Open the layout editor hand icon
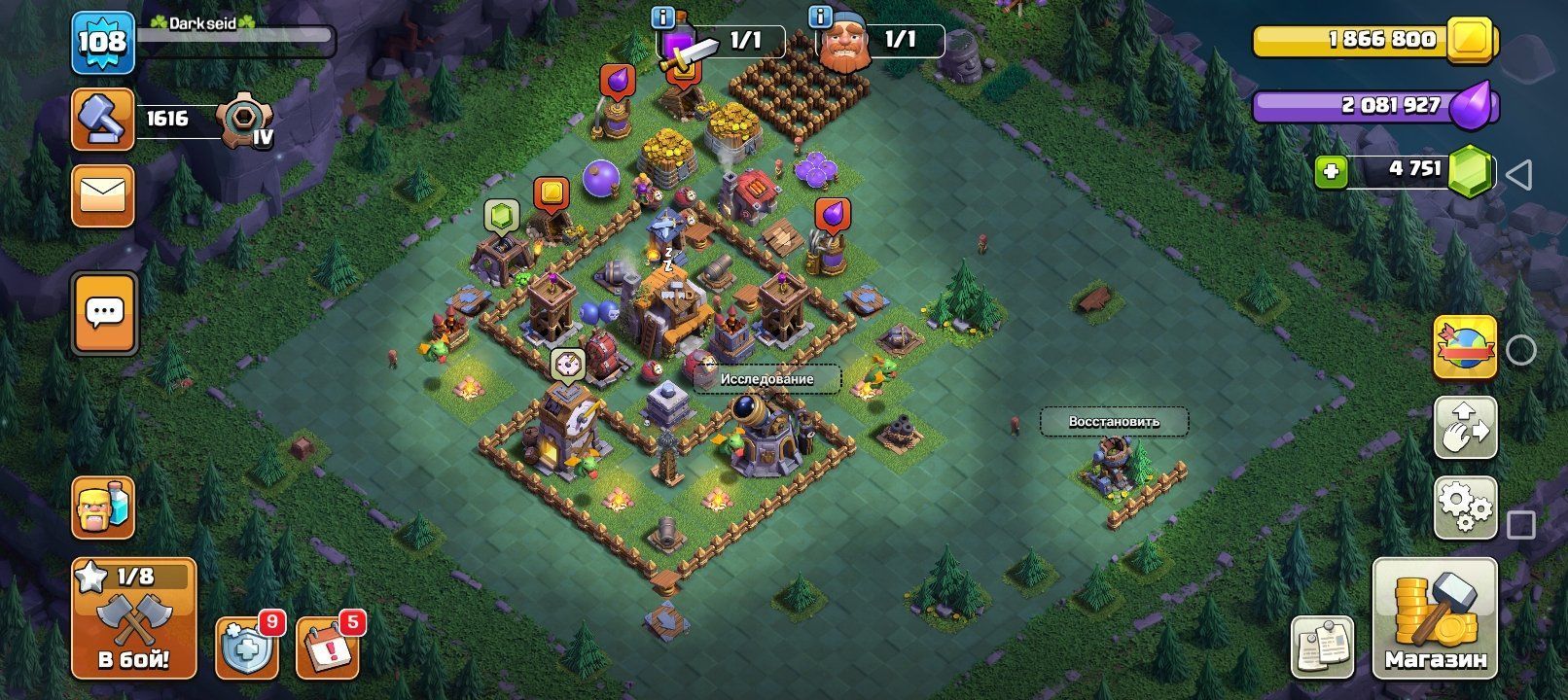Screen dimensions: 1568x700 click(1465, 427)
